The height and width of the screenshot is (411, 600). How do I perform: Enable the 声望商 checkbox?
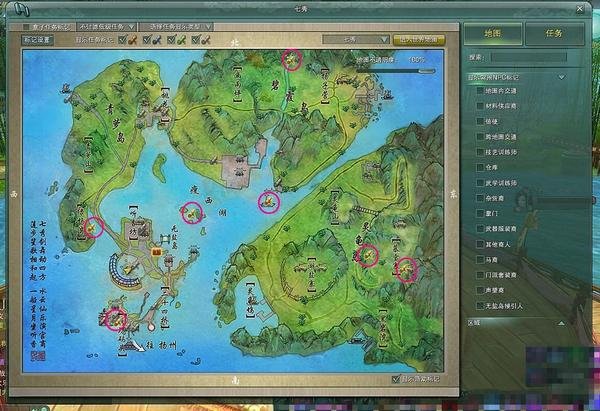481,290
